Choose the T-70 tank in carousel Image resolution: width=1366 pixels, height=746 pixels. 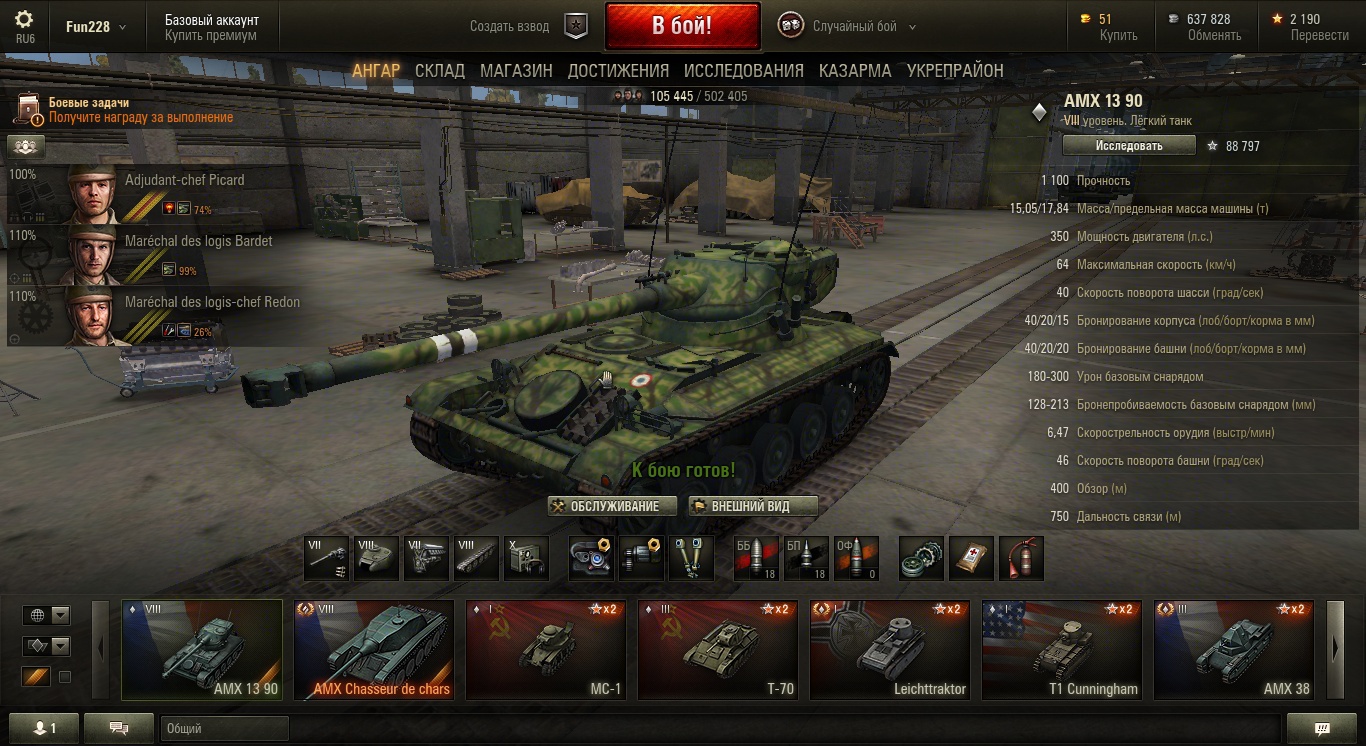point(718,649)
